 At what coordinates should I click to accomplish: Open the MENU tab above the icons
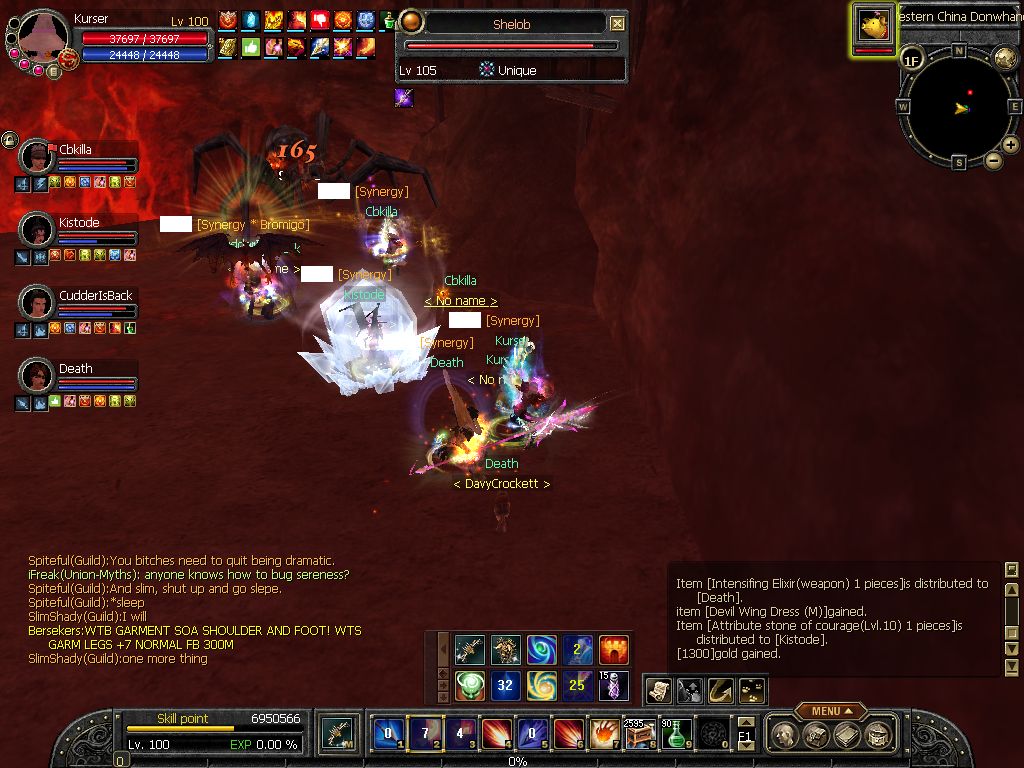[830, 711]
